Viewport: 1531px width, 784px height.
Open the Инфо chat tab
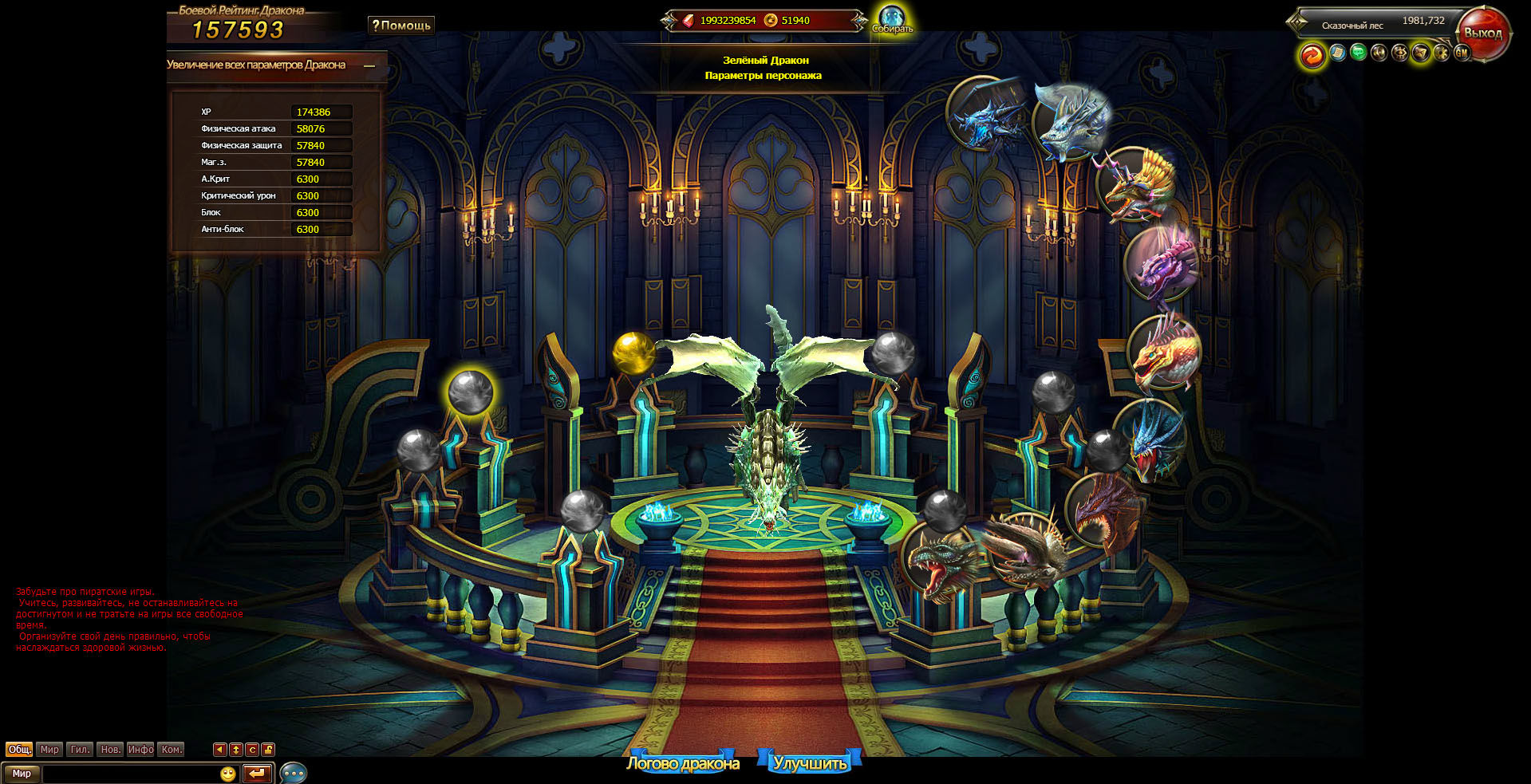(140, 750)
